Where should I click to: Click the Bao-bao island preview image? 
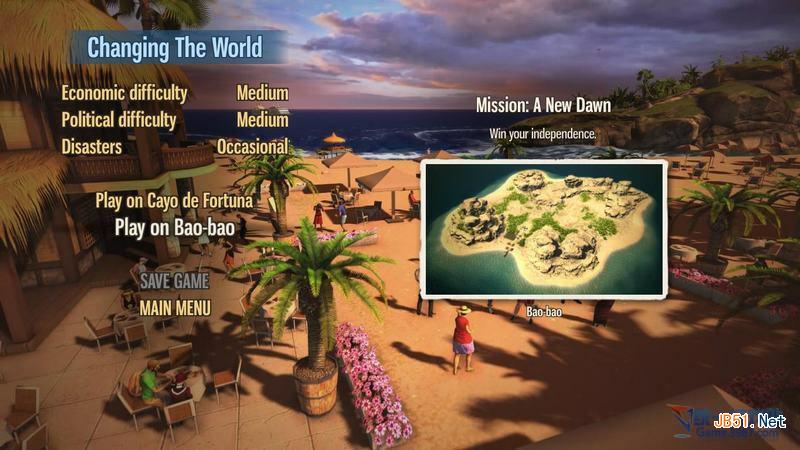click(544, 228)
